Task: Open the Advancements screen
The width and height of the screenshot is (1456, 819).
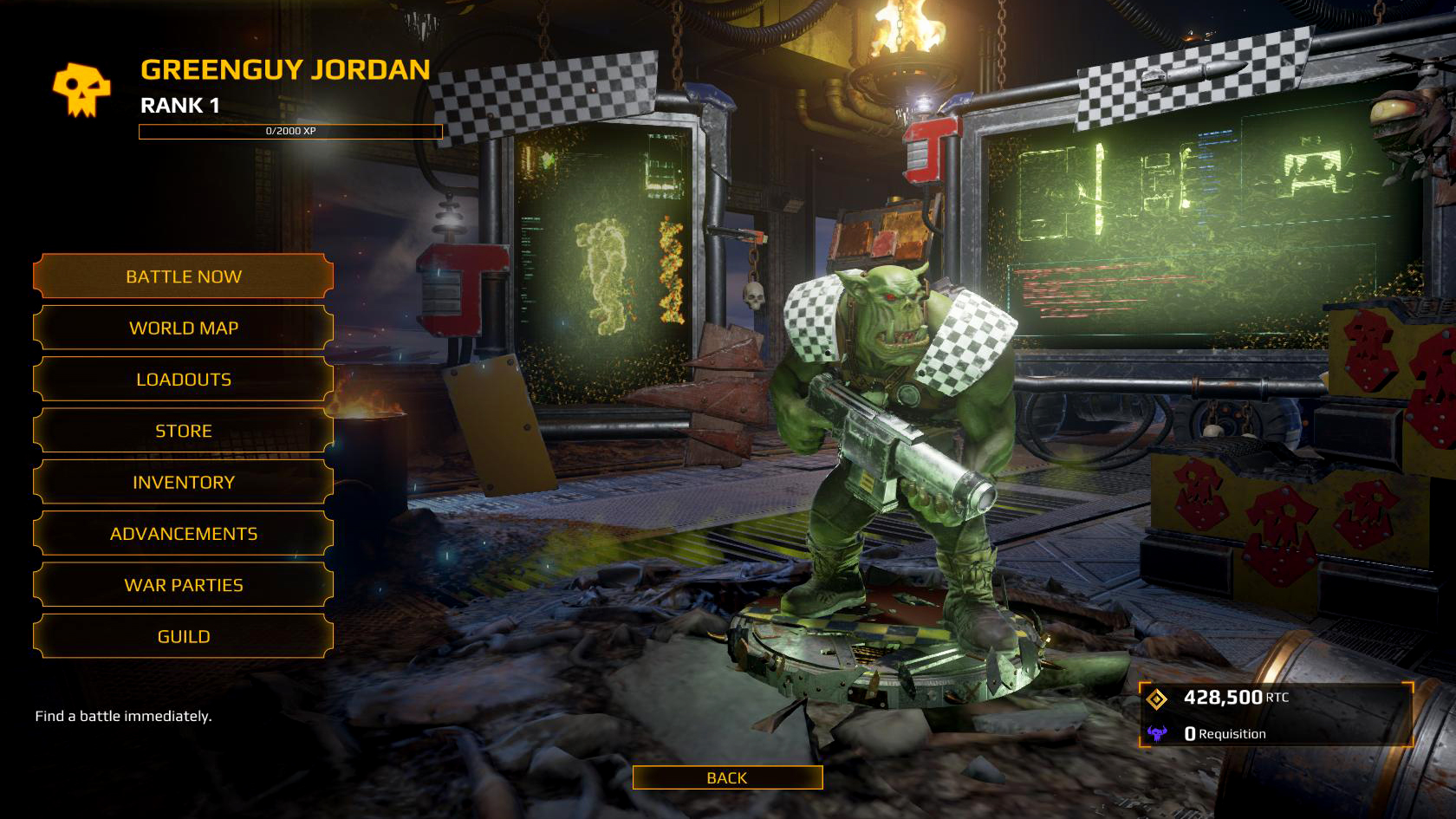Action: [x=183, y=533]
